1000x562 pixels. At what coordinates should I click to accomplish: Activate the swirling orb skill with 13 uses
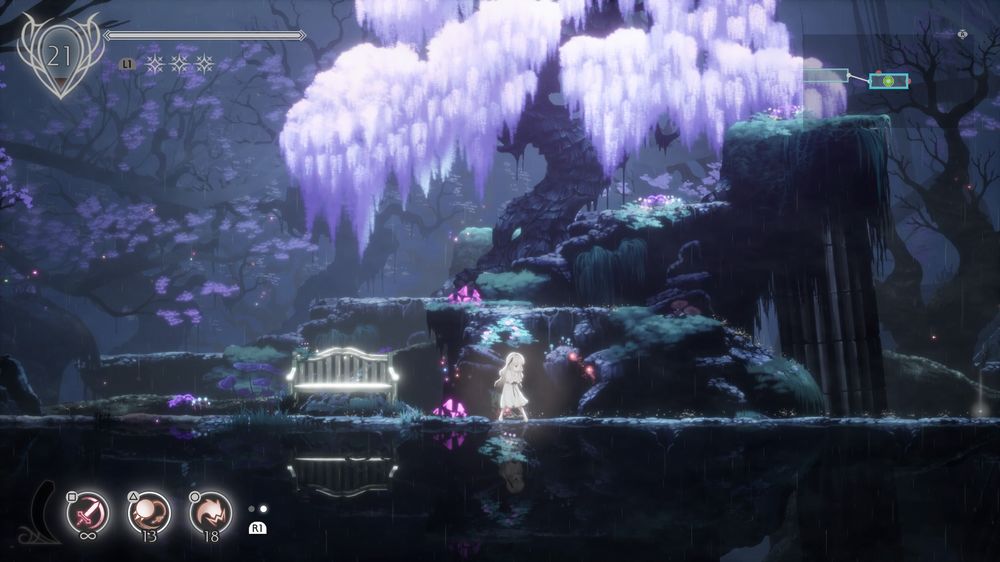pyautogui.click(x=149, y=513)
